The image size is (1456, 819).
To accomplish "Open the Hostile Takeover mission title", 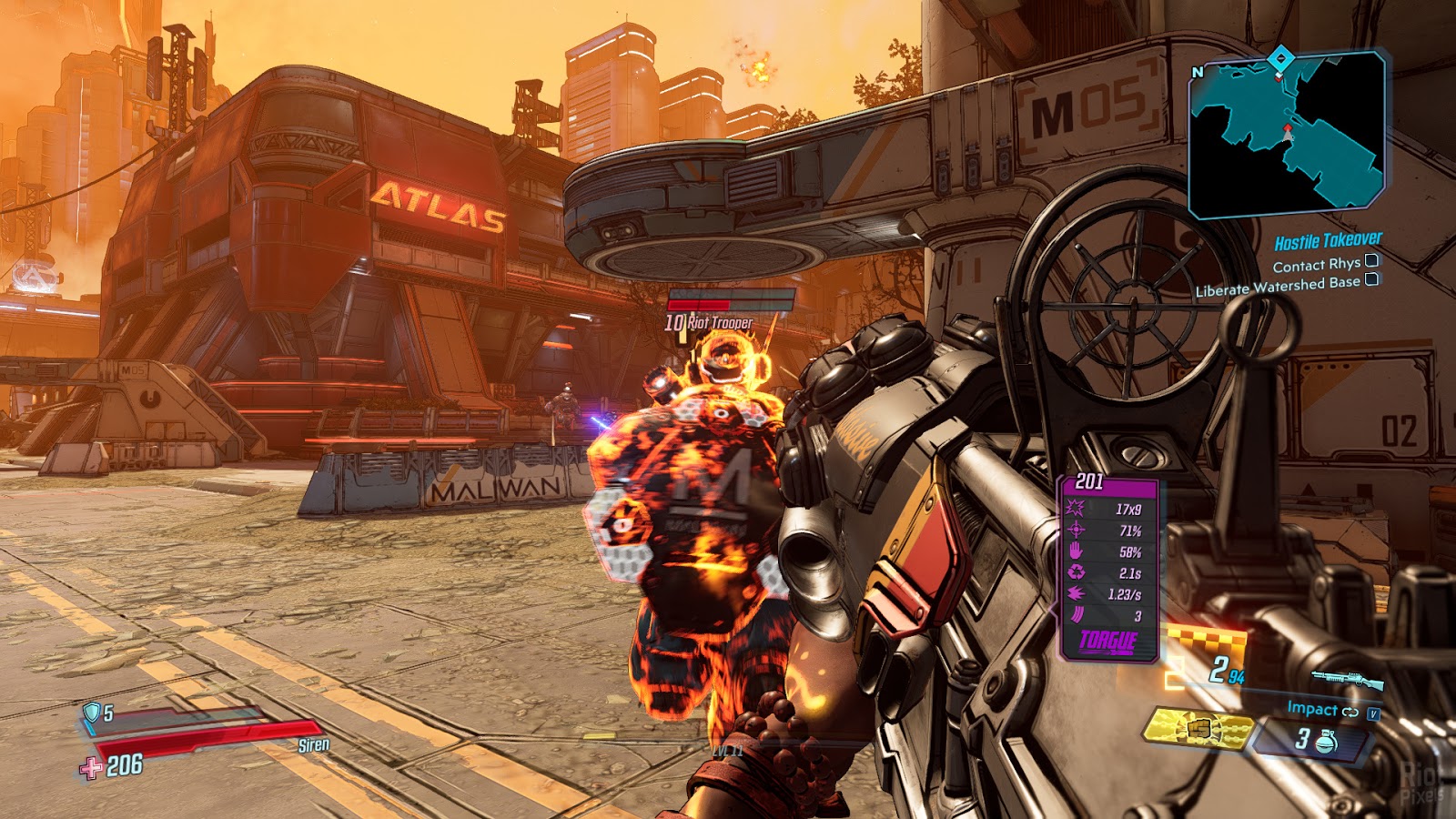I will 1327,239.
